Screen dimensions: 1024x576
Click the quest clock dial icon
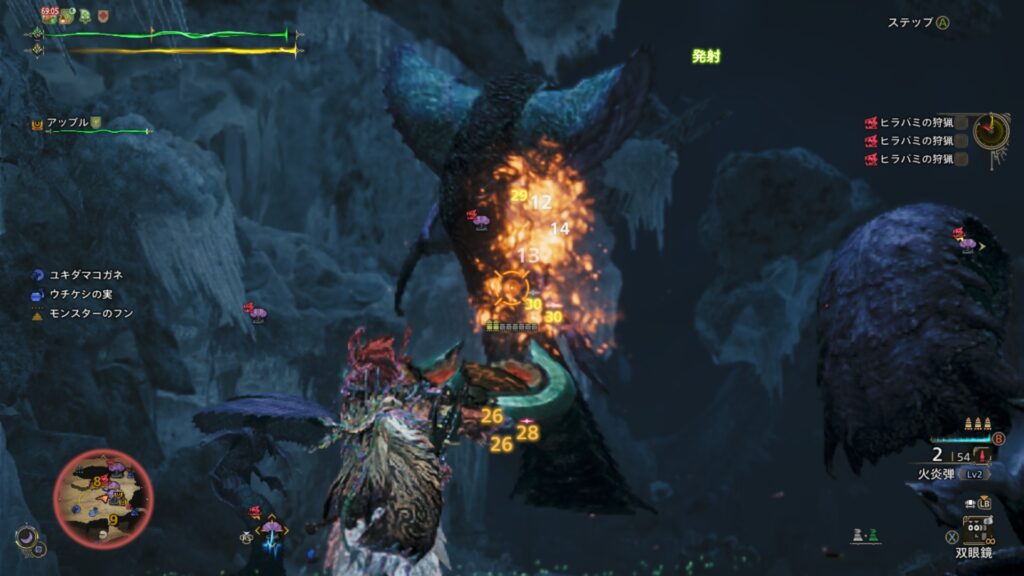[990, 130]
